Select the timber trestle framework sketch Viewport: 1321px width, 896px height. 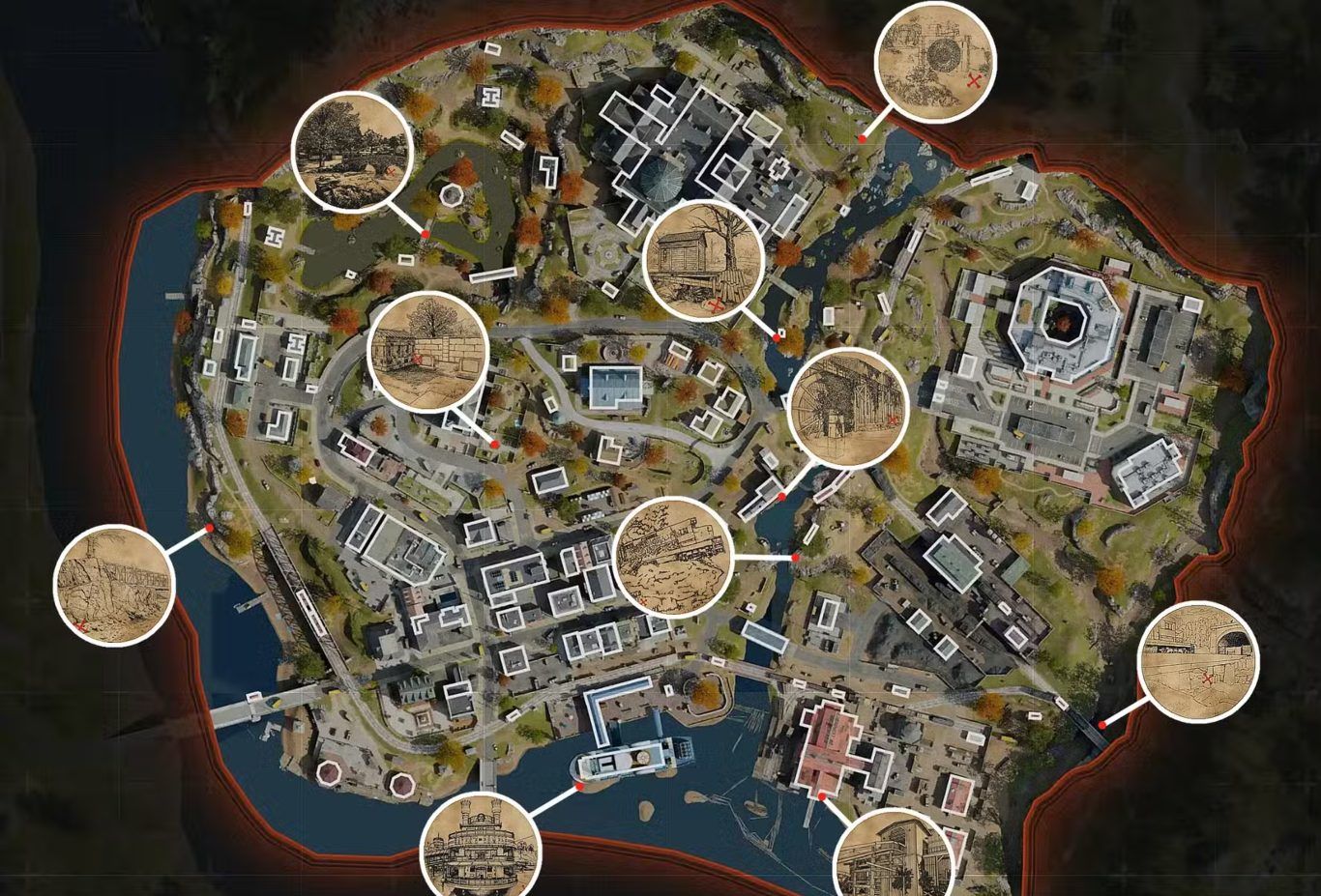848,408
